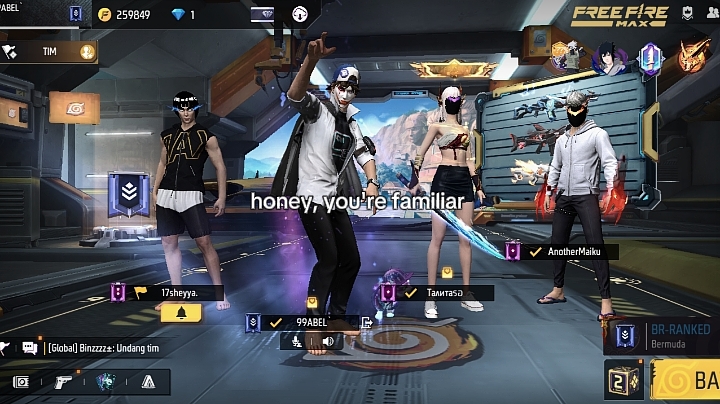This screenshot has height=404, width=720.
Task: Open the TIM team panel
Action: [x=48, y=50]
